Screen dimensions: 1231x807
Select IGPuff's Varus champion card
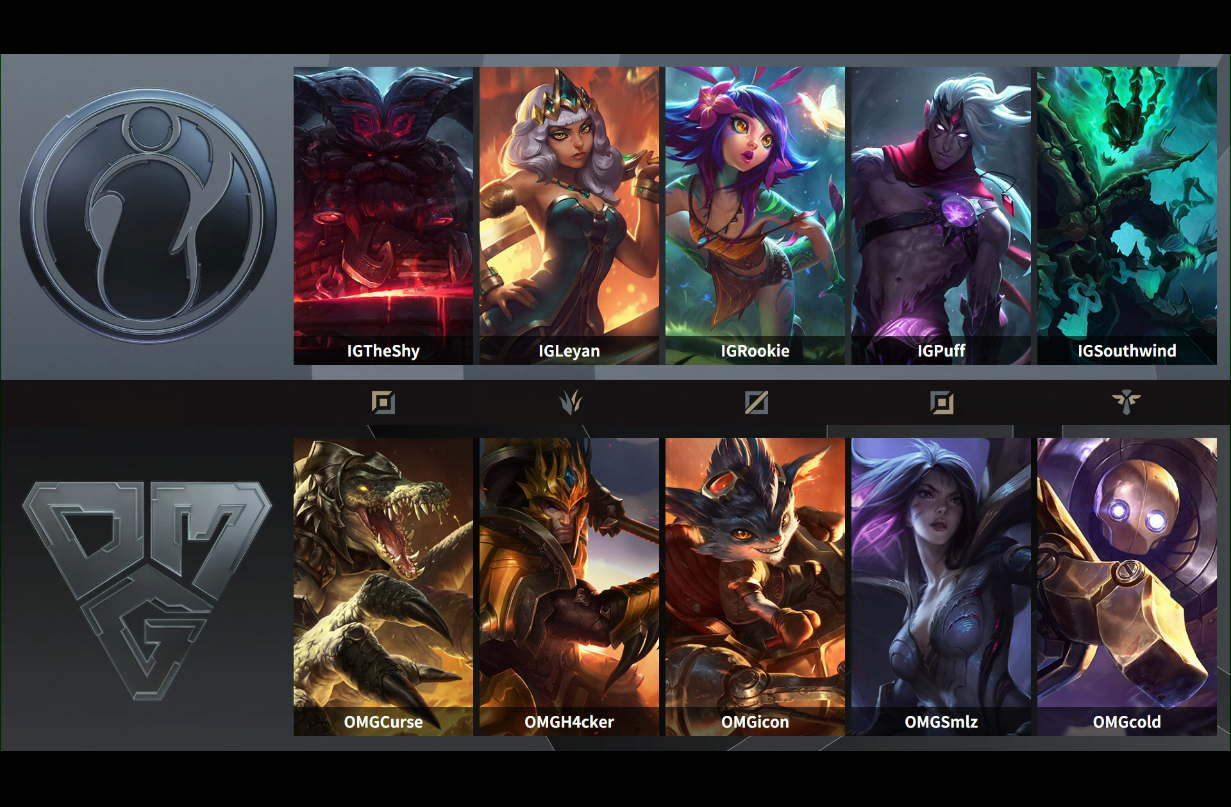[x=941, y=215]
